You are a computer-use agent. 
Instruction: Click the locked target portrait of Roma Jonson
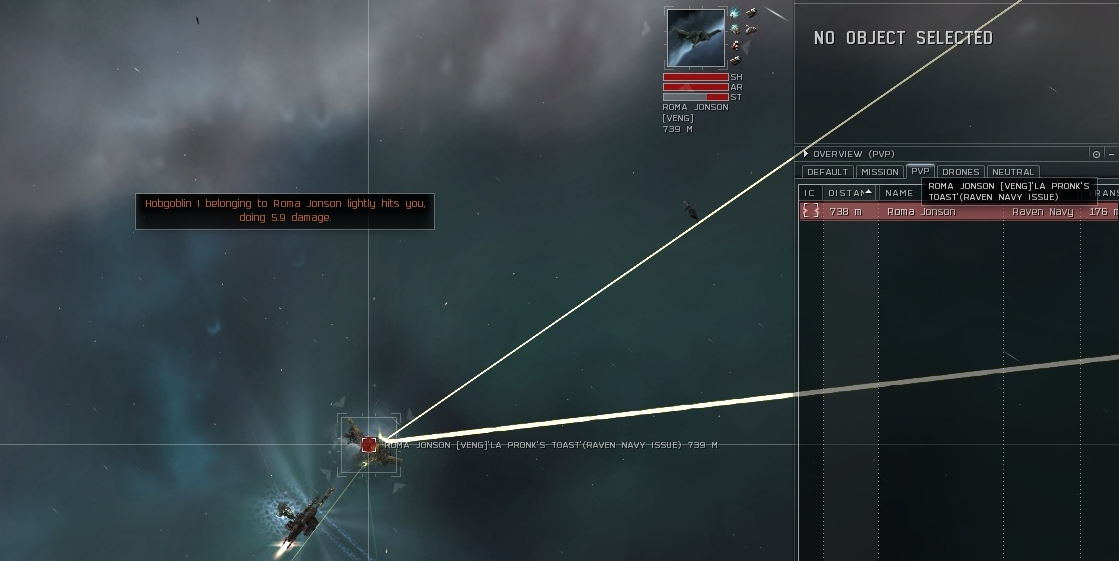[x=696, y=39]
